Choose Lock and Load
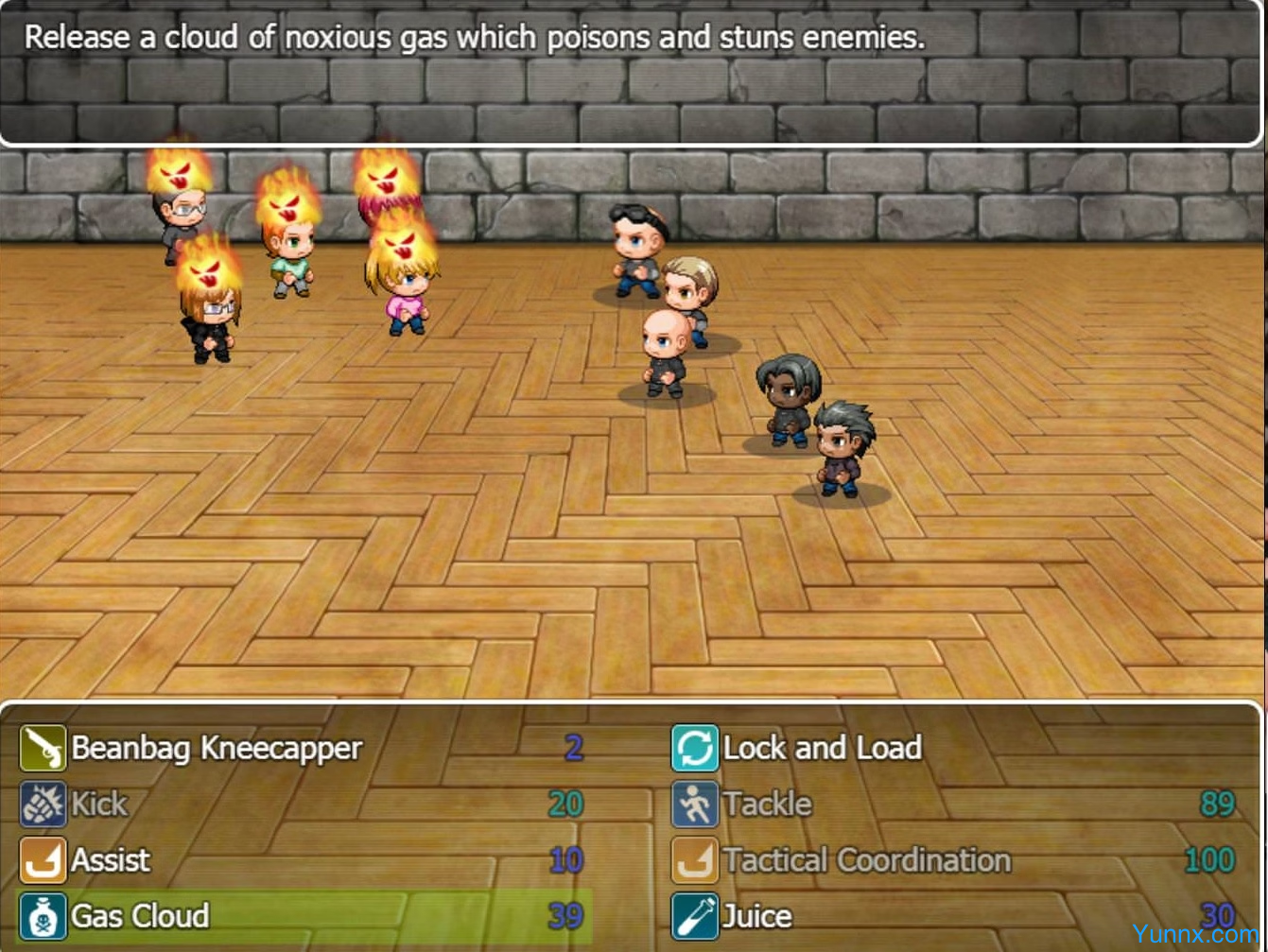Screen dimensions: 1268x952 tap(822, 749)
